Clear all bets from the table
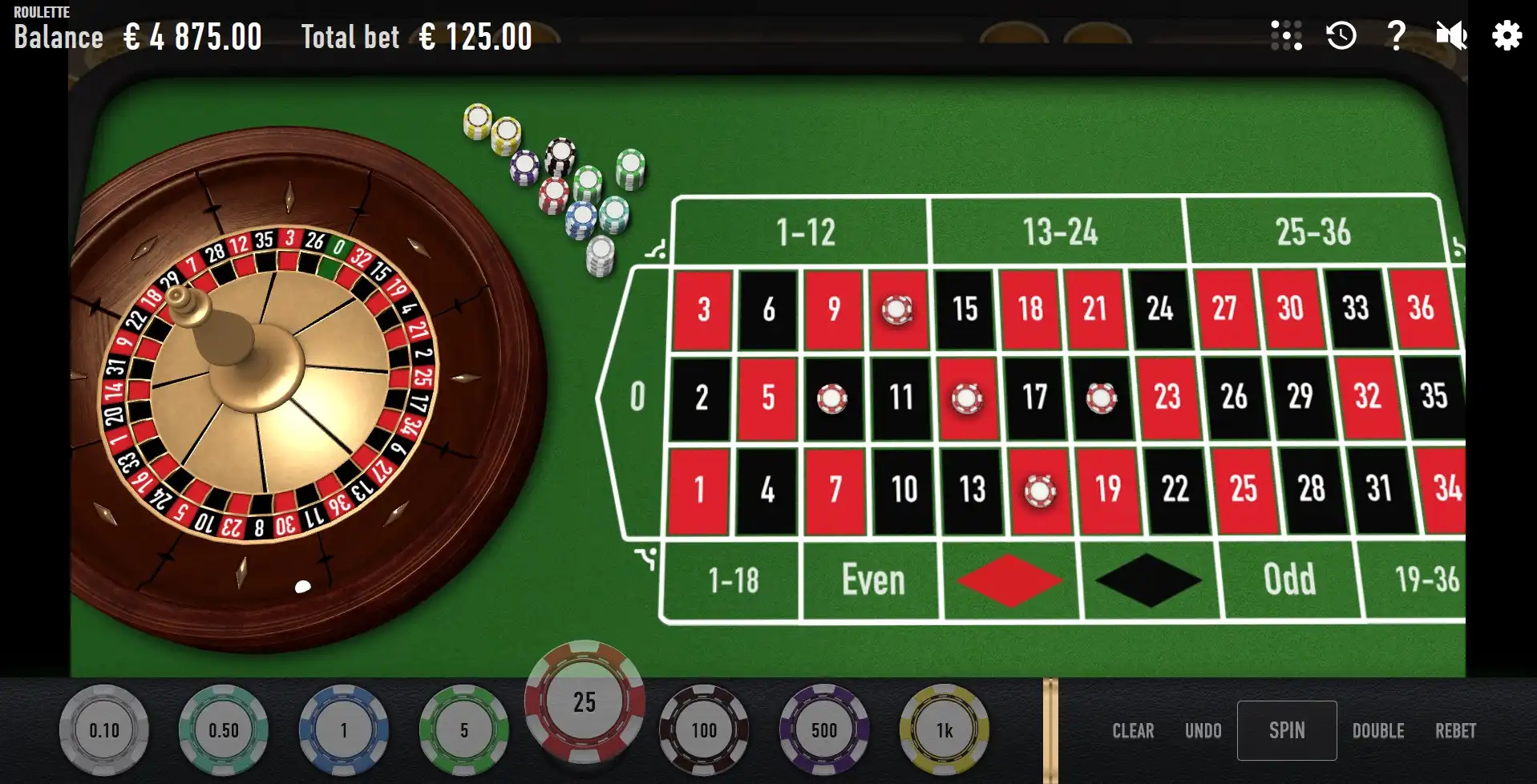Image resolution: width=1537 pixels, height=784 pixels. pos(1132,731)
